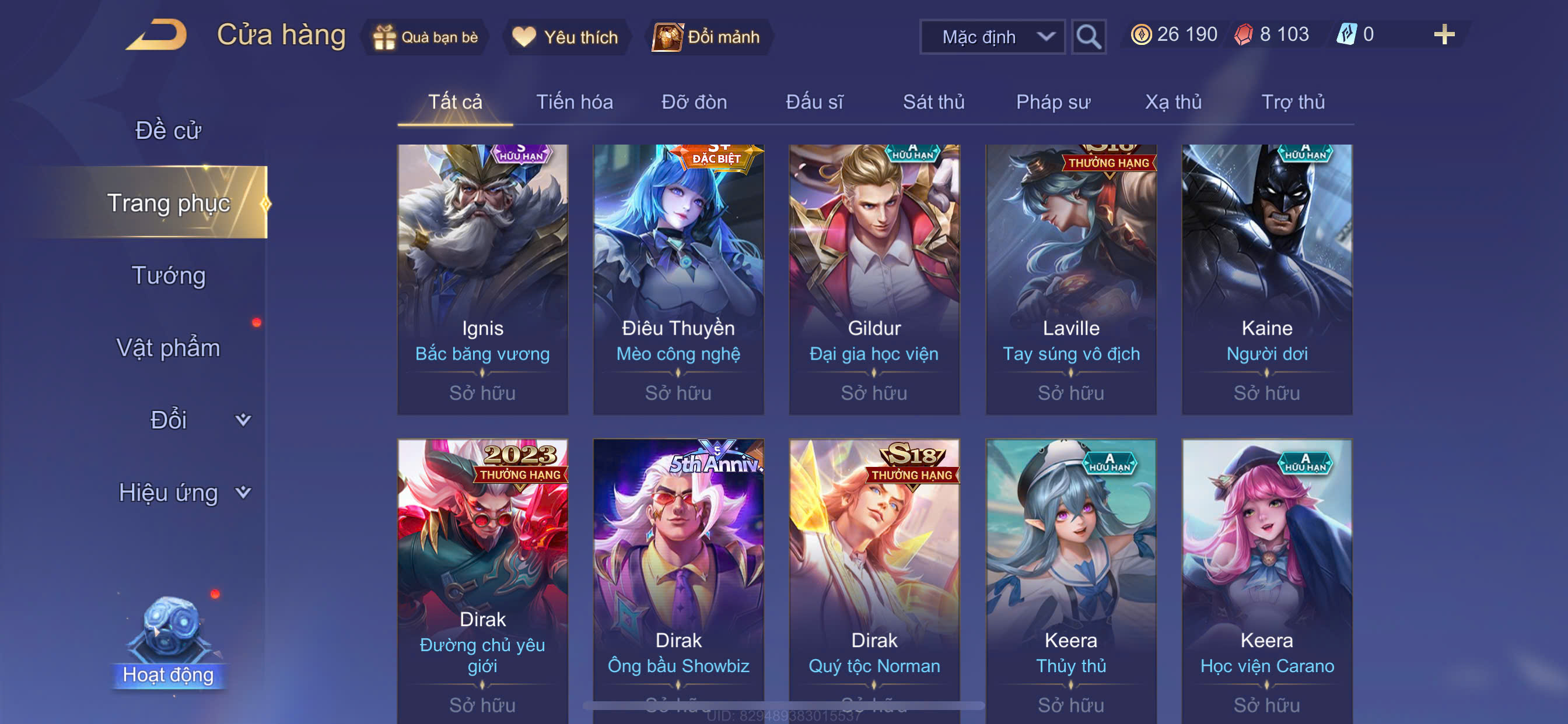Viewport: 1568px width, 724px height.
Task: Pick the Keera Học viện Carano card
Action: click(x=1266, y=578)
